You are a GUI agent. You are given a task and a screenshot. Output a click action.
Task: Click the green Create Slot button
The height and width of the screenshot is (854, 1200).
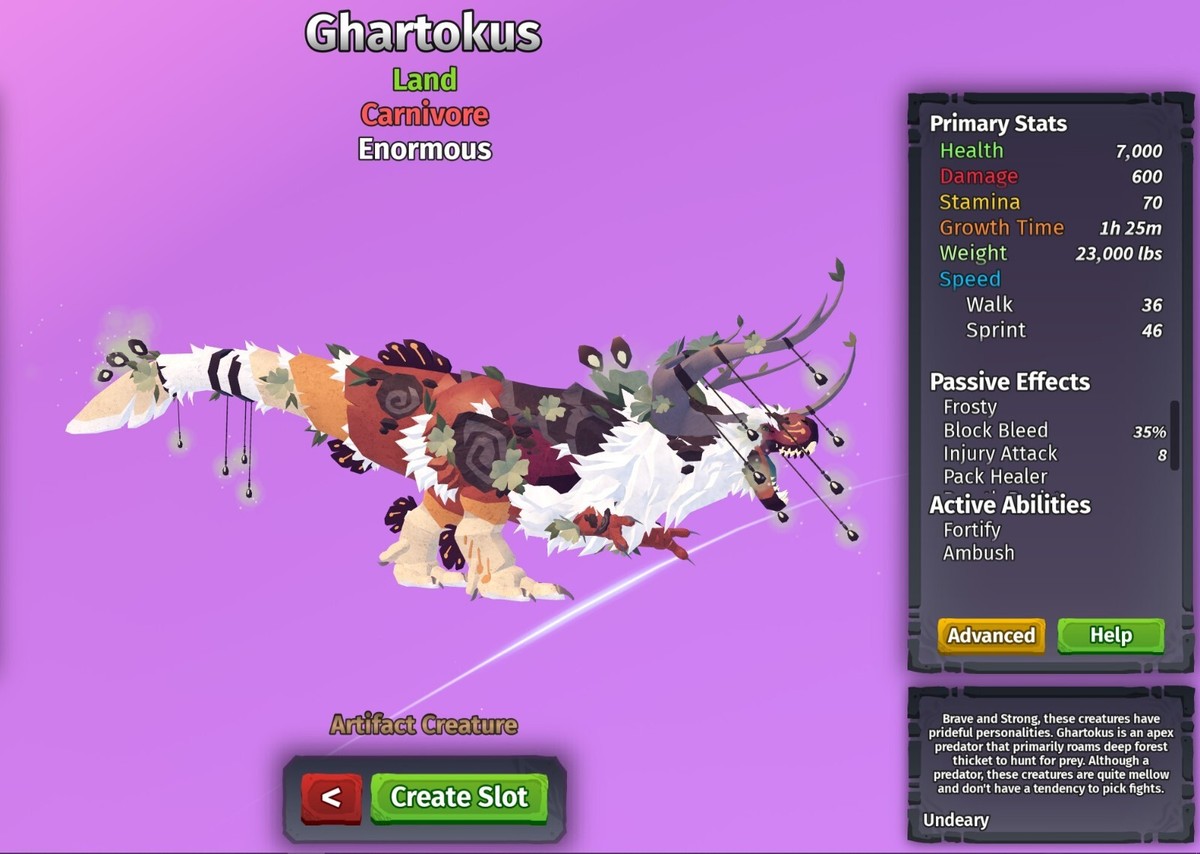459,797
